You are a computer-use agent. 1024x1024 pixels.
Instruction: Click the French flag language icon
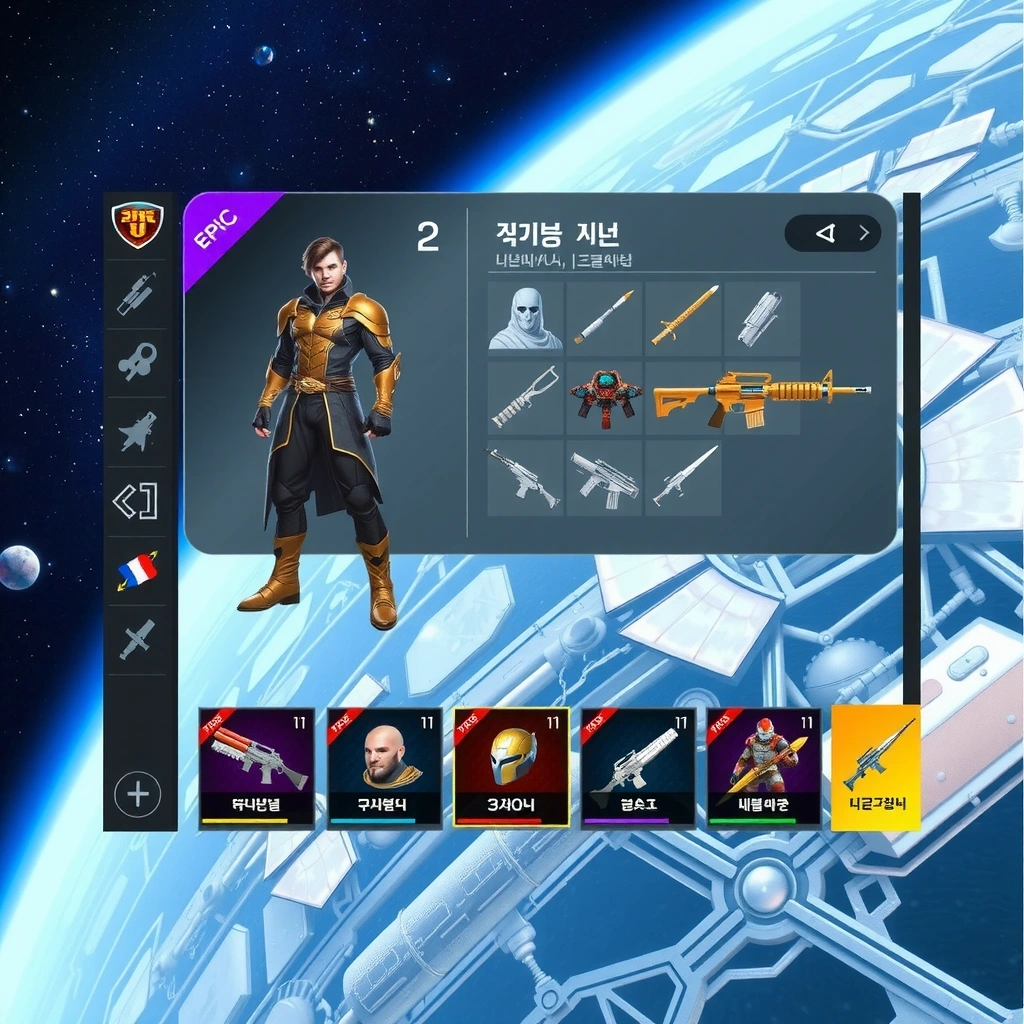click(138, 570)
